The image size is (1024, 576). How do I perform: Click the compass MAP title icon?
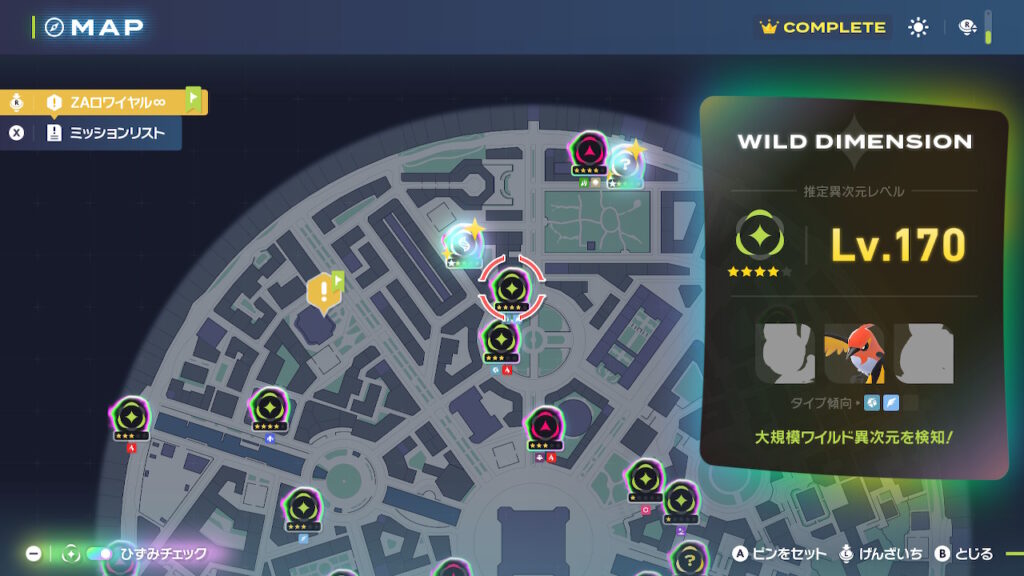(54, 27)
